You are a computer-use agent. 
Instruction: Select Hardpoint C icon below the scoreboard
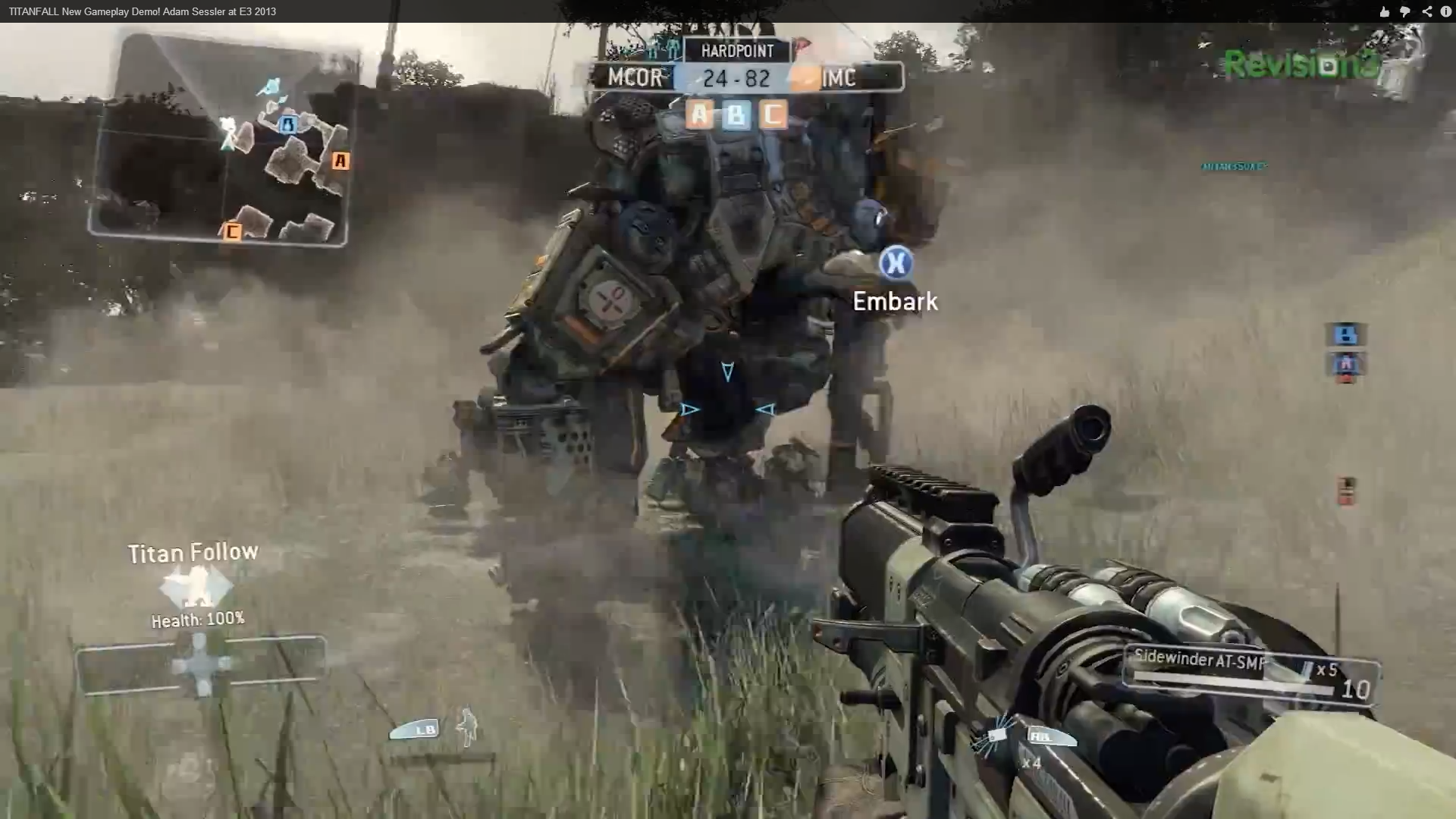pos(773,115)
